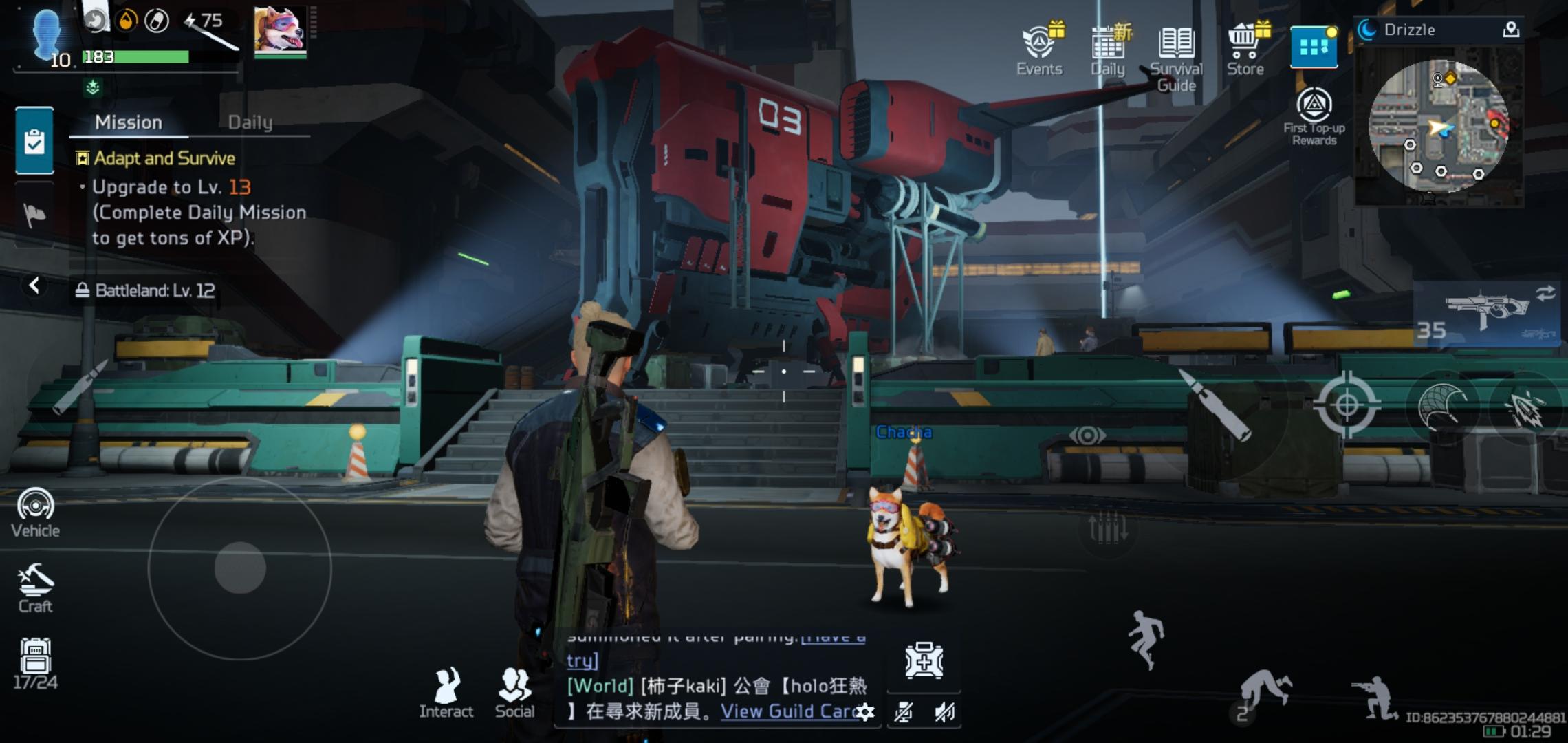Open the Vehicle menu
Image resolution: width=1568 pixels, height=743 pixels.
35,513
